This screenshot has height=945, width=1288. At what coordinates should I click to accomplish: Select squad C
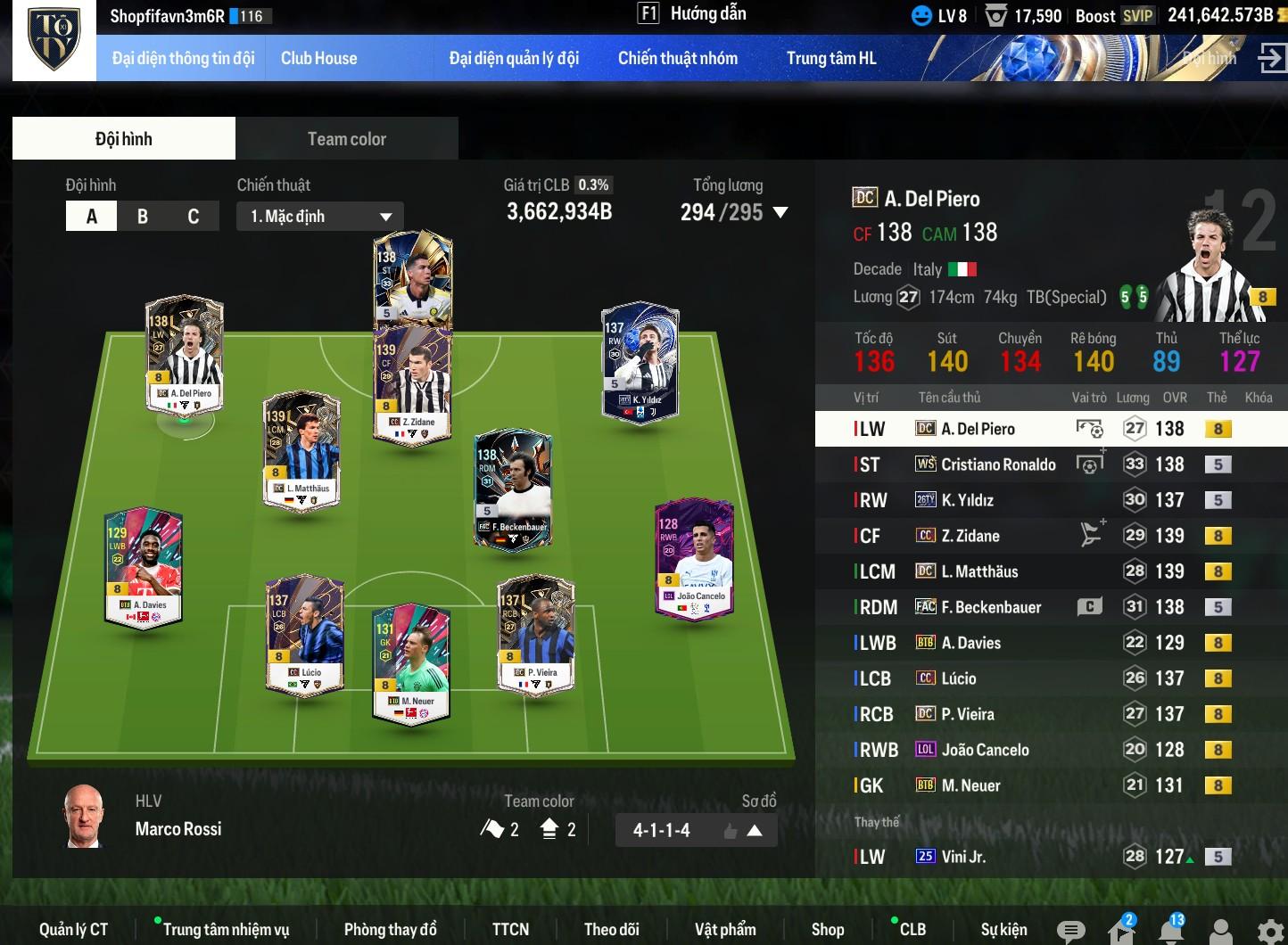point(193,217)
